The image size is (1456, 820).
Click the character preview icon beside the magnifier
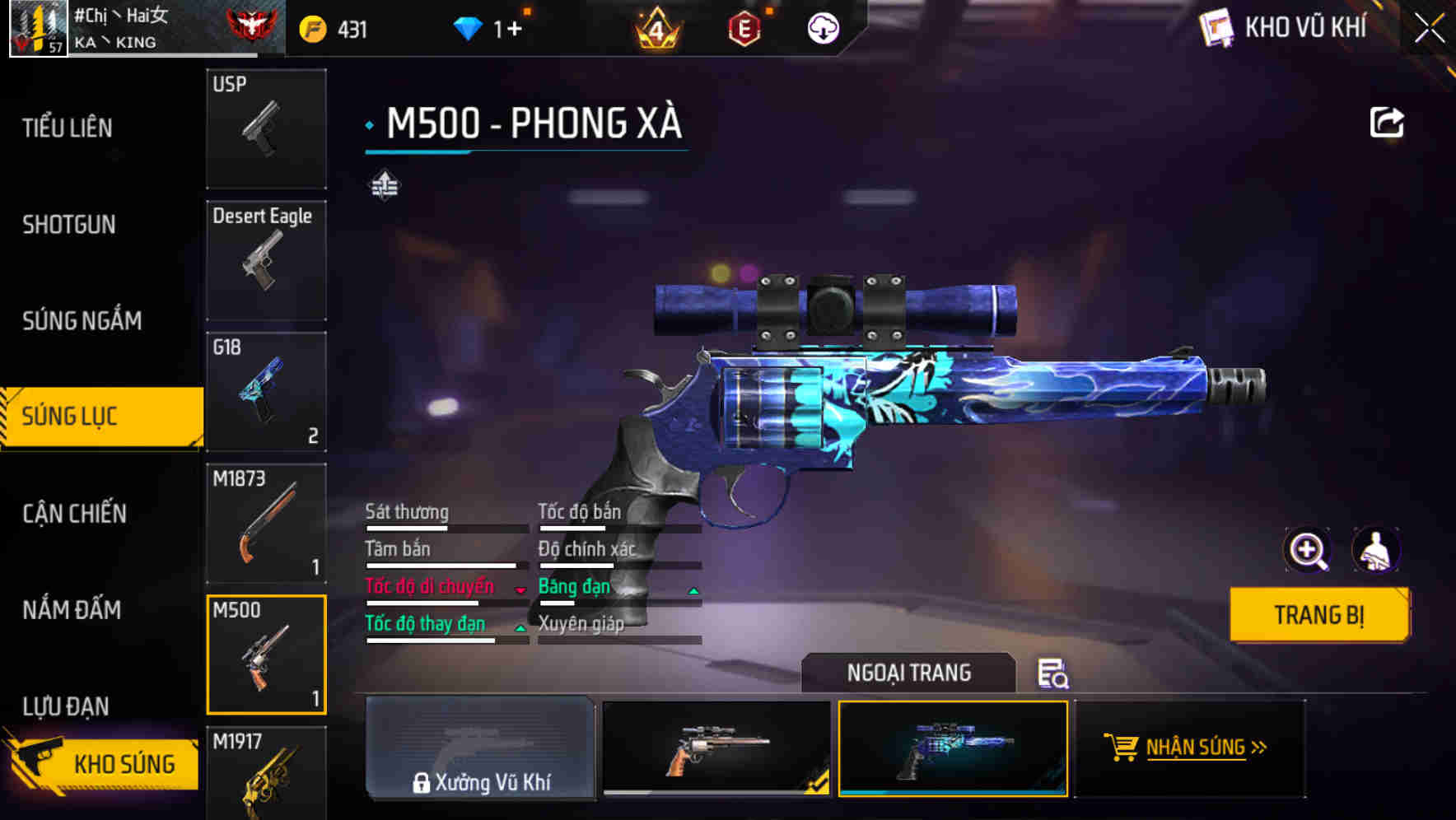pyautogui.click(x=1377, y=550)
